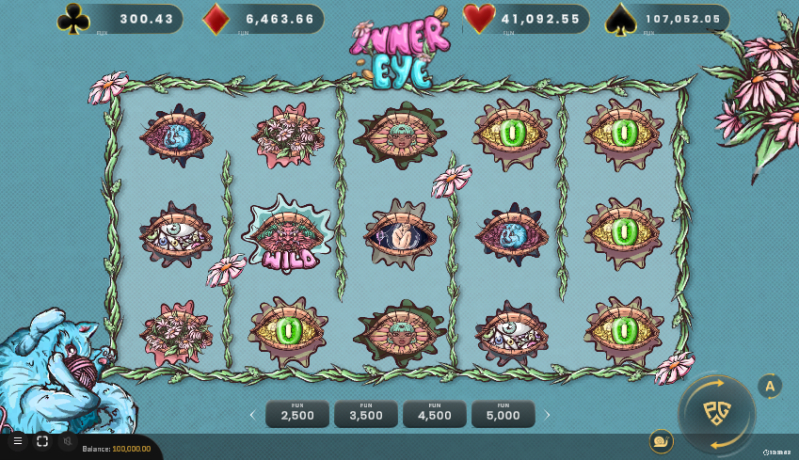Select the 2,500 bet amount
Viewport: 799px width, 460px height.
coord(297,414)
